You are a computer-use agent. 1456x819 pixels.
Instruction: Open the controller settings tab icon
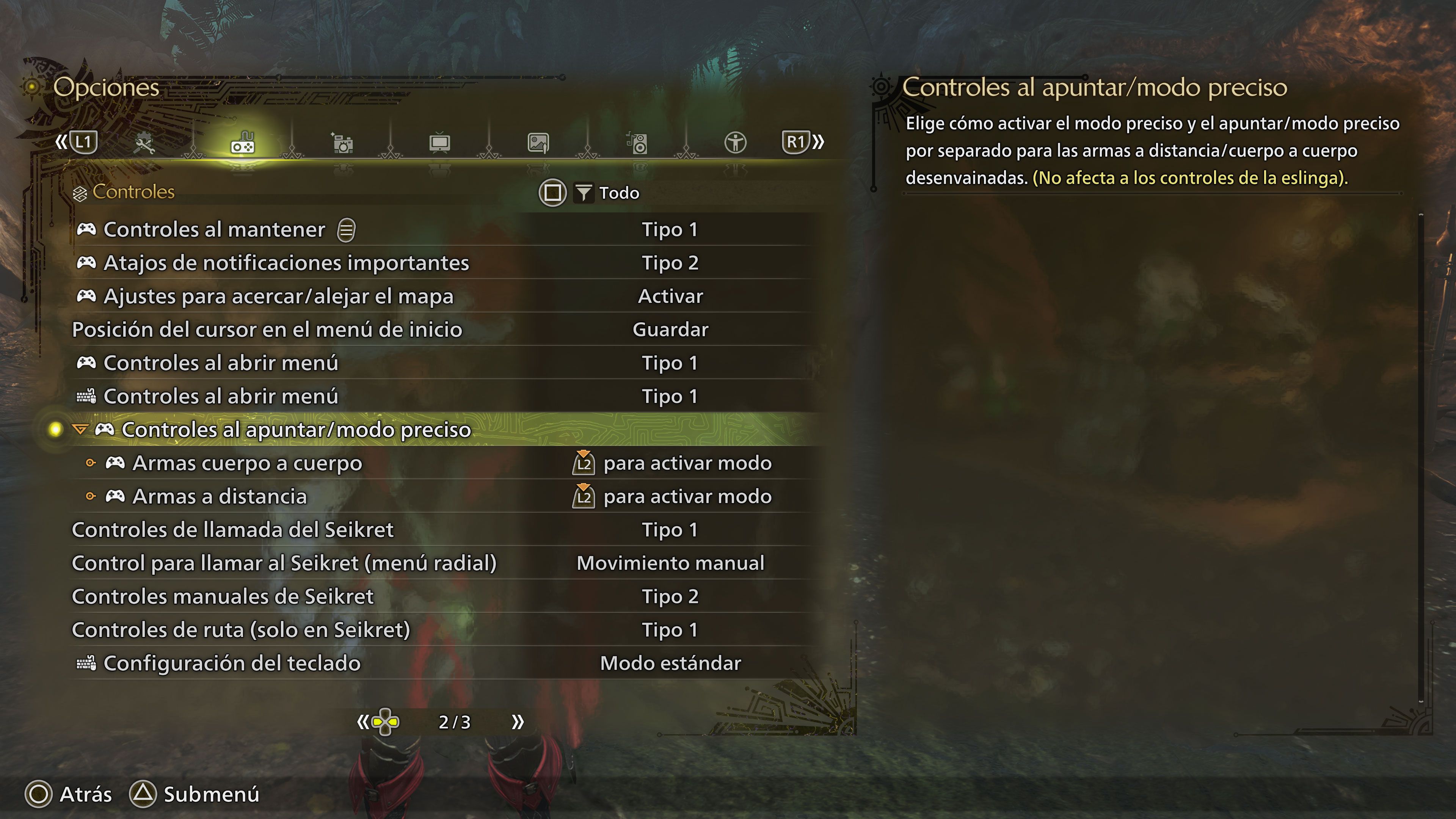pyautogui.click(x=243, y=143)
